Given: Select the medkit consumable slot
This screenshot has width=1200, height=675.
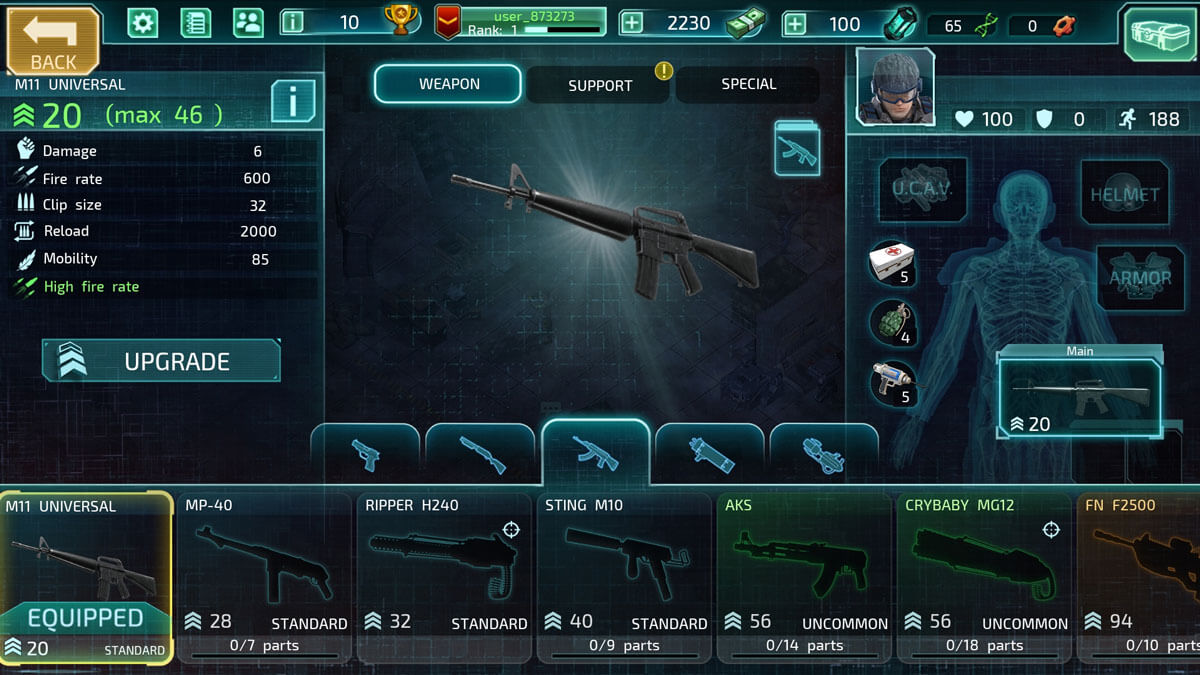Looking at the screenshot, I should [892, 264].
